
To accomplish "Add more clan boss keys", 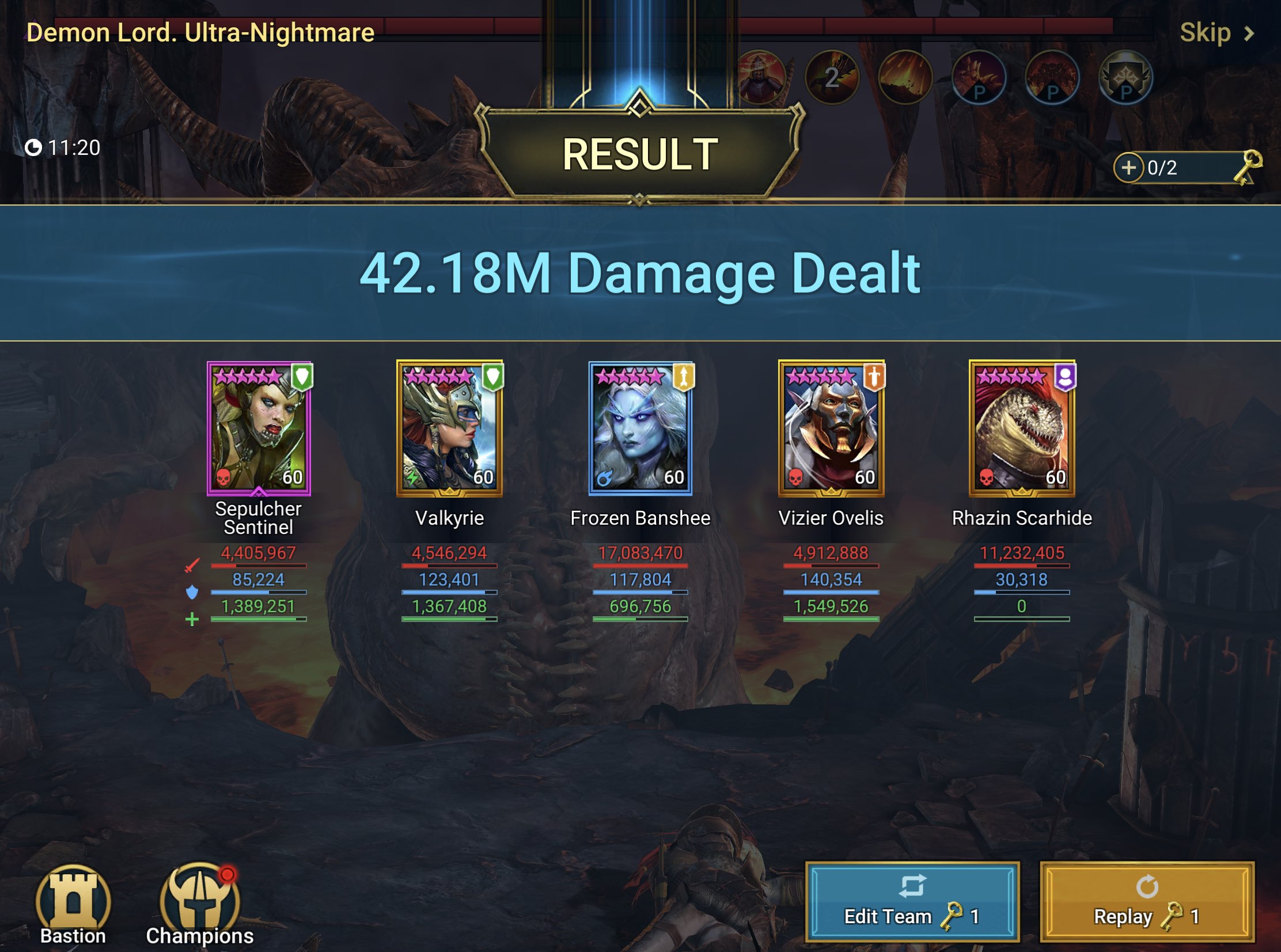I will pyautogui.click(x=1128, y=168).
